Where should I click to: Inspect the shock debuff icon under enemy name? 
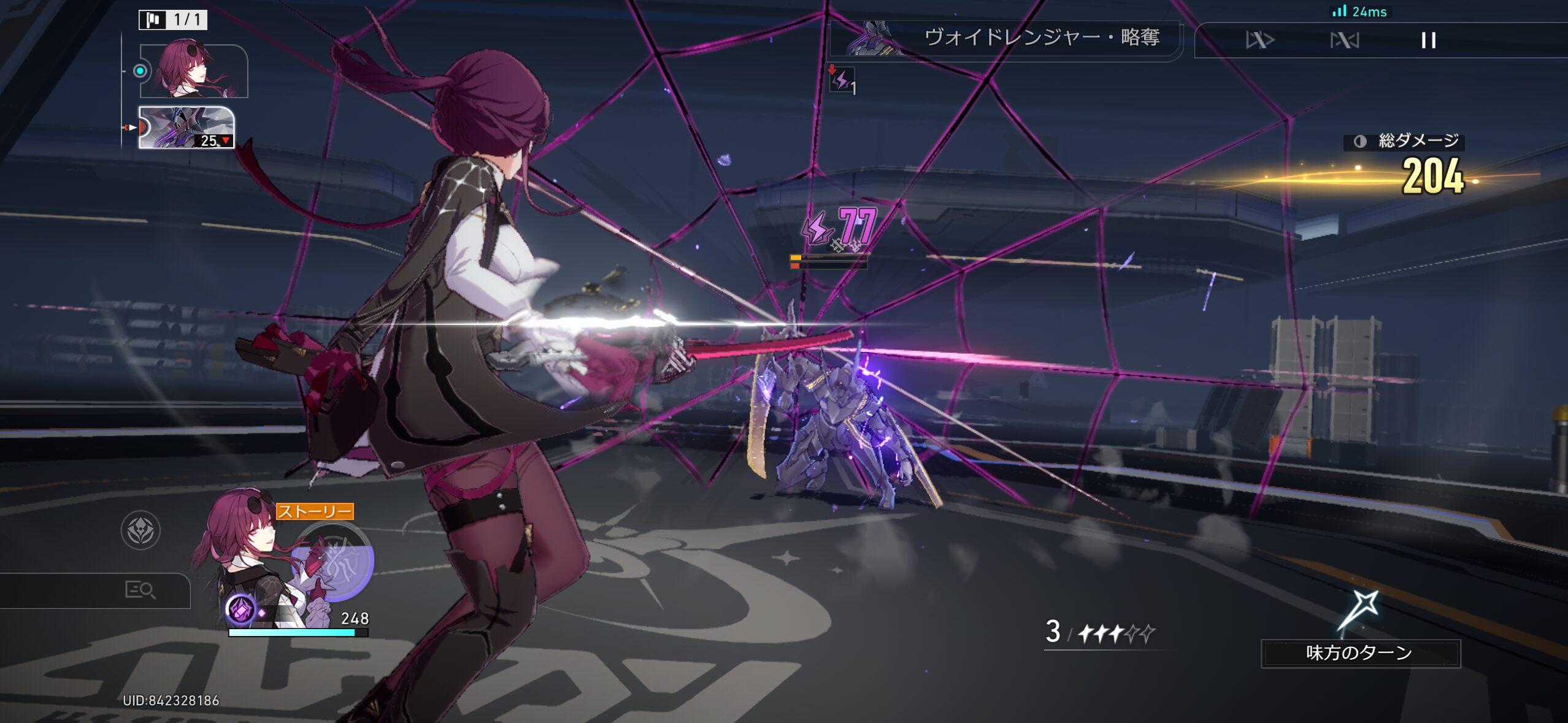tap(842, 80)
